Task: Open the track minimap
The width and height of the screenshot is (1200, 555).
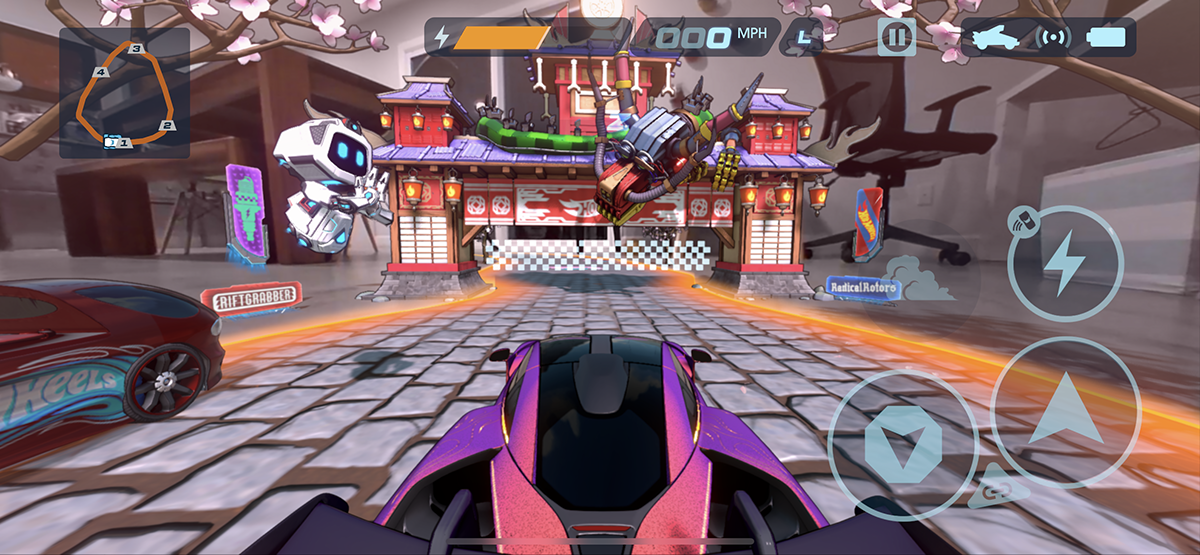Action: click(x=125, y=93)
